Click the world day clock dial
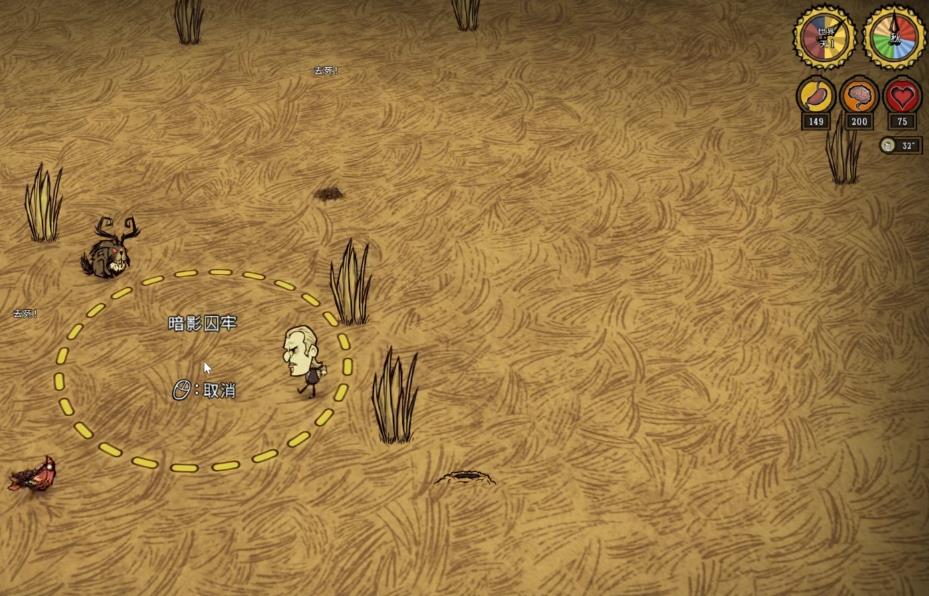This screenshot has height=596, width=929. coord(825,38)
